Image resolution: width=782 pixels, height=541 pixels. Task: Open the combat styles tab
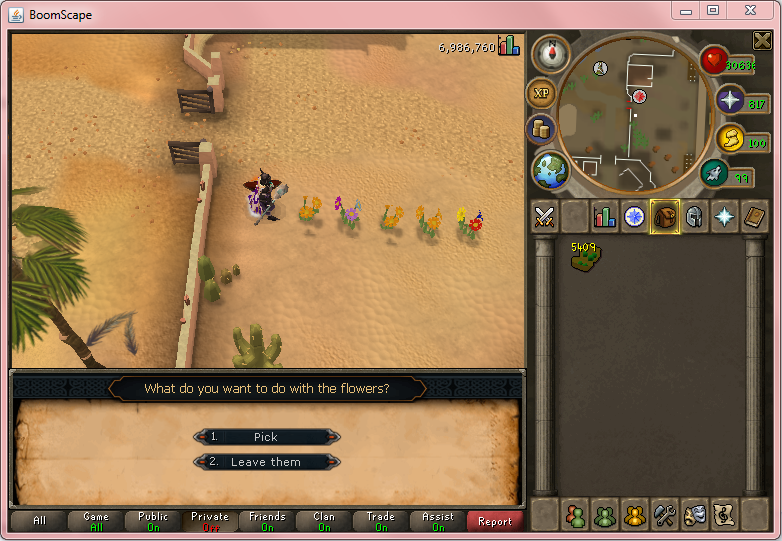tap(544, 217)
